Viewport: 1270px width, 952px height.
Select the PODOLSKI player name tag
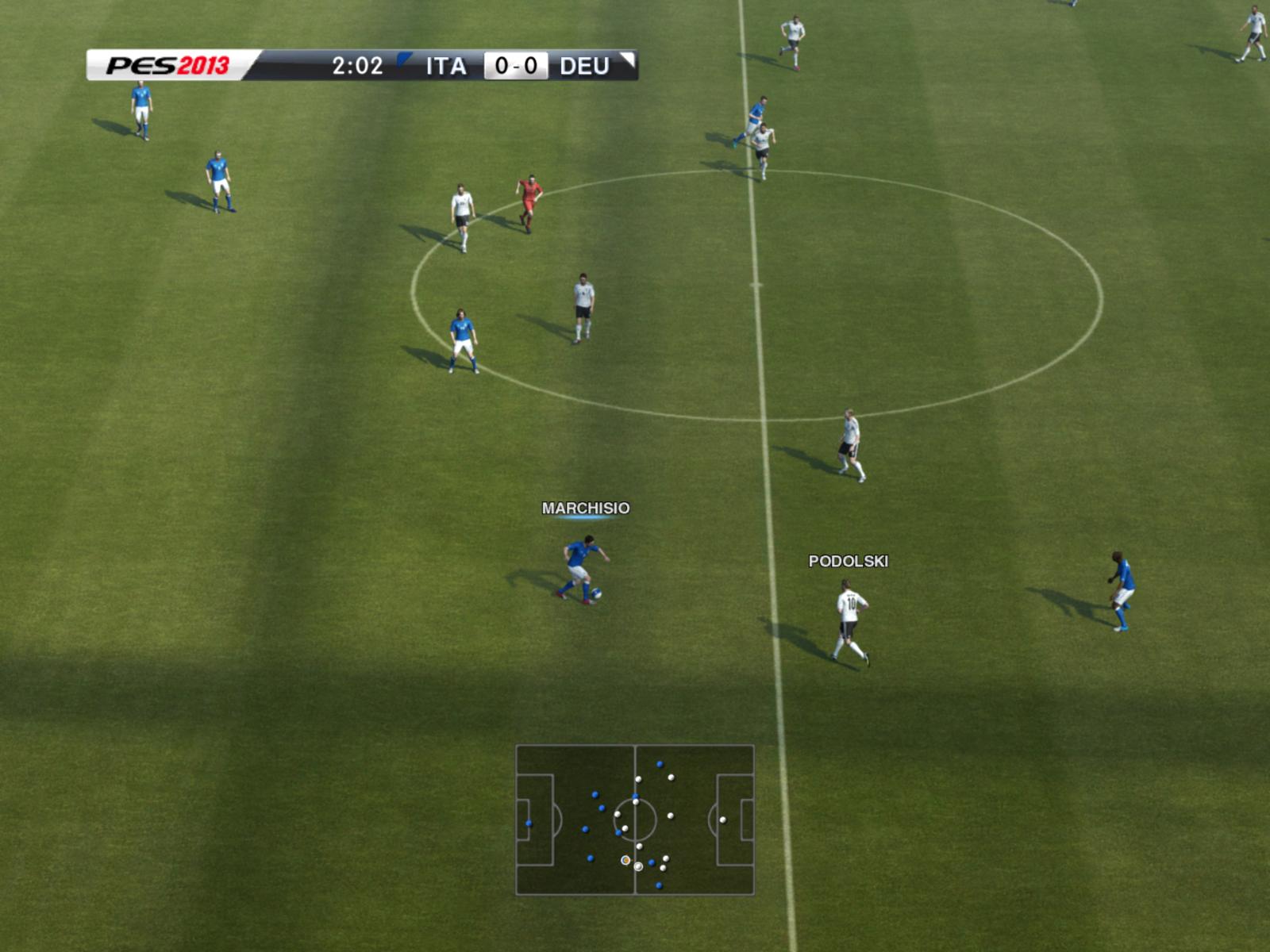[x=848, y=561]
